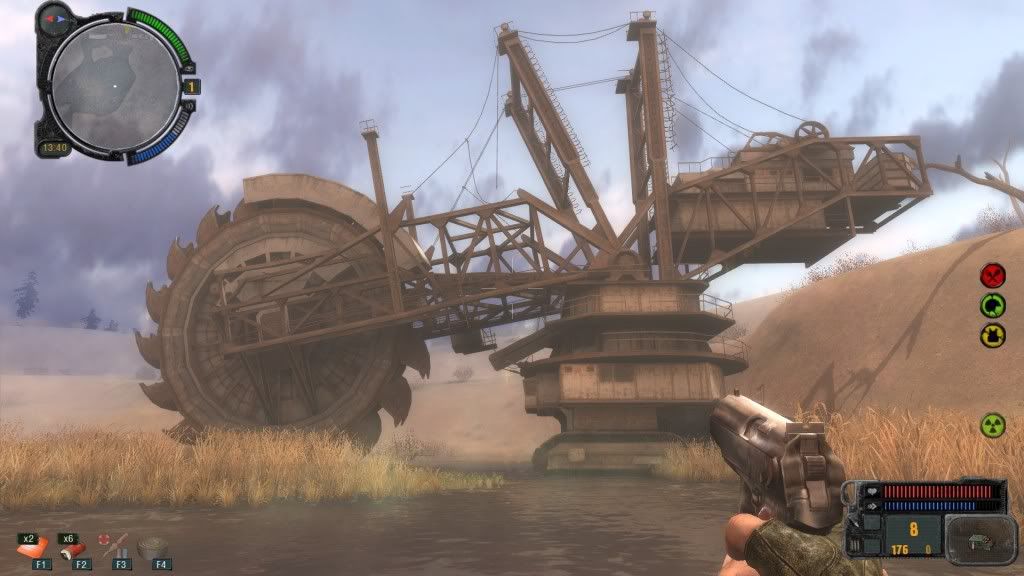Click the green circular arrow status icon
1024x576 pixels.
pos(993,305)
